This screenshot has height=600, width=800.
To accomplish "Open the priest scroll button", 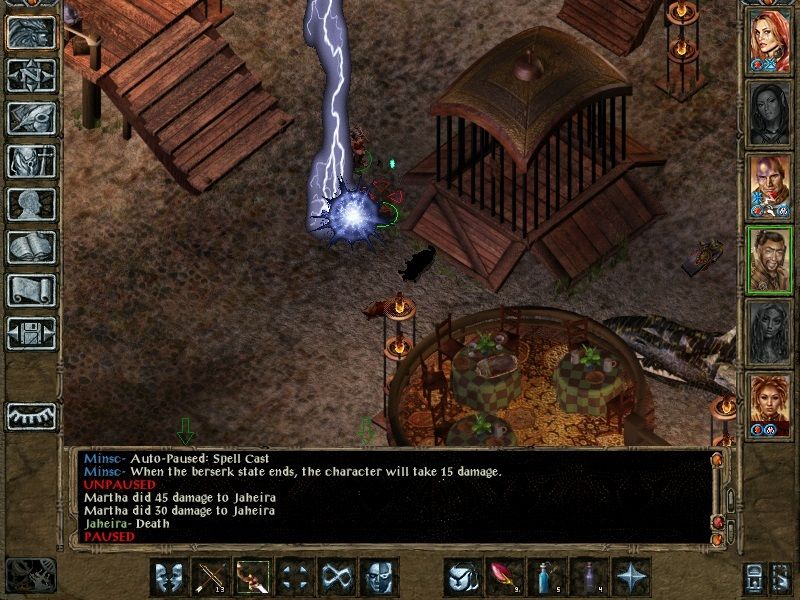I will tap(31, 290).
